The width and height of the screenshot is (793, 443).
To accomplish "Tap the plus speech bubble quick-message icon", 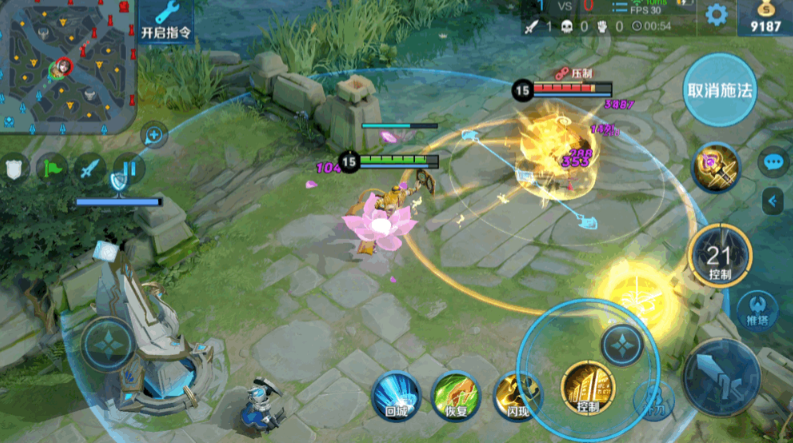I will tap(153, 133).
